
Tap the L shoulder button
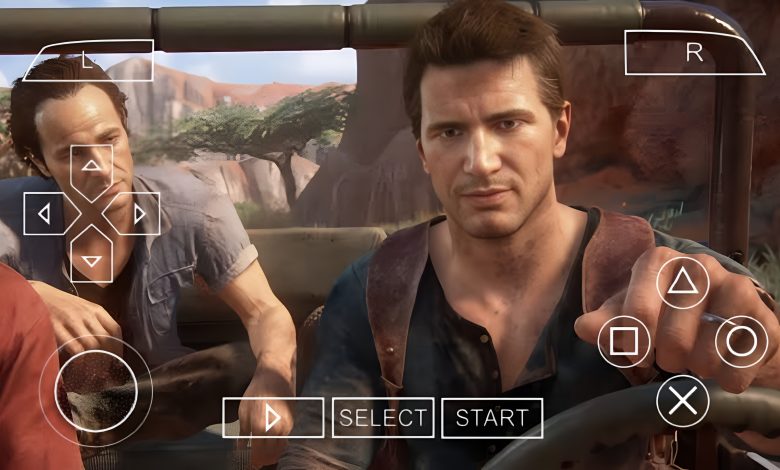[88, 61]
